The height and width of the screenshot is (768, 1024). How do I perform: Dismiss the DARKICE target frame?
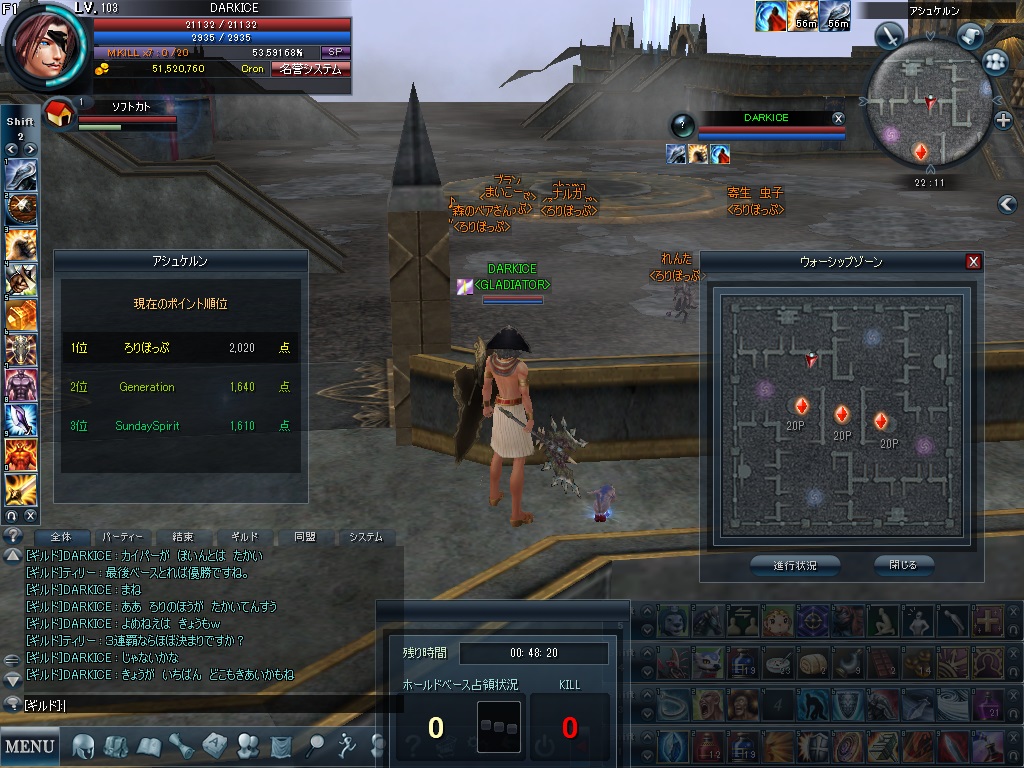coord(838,118)
